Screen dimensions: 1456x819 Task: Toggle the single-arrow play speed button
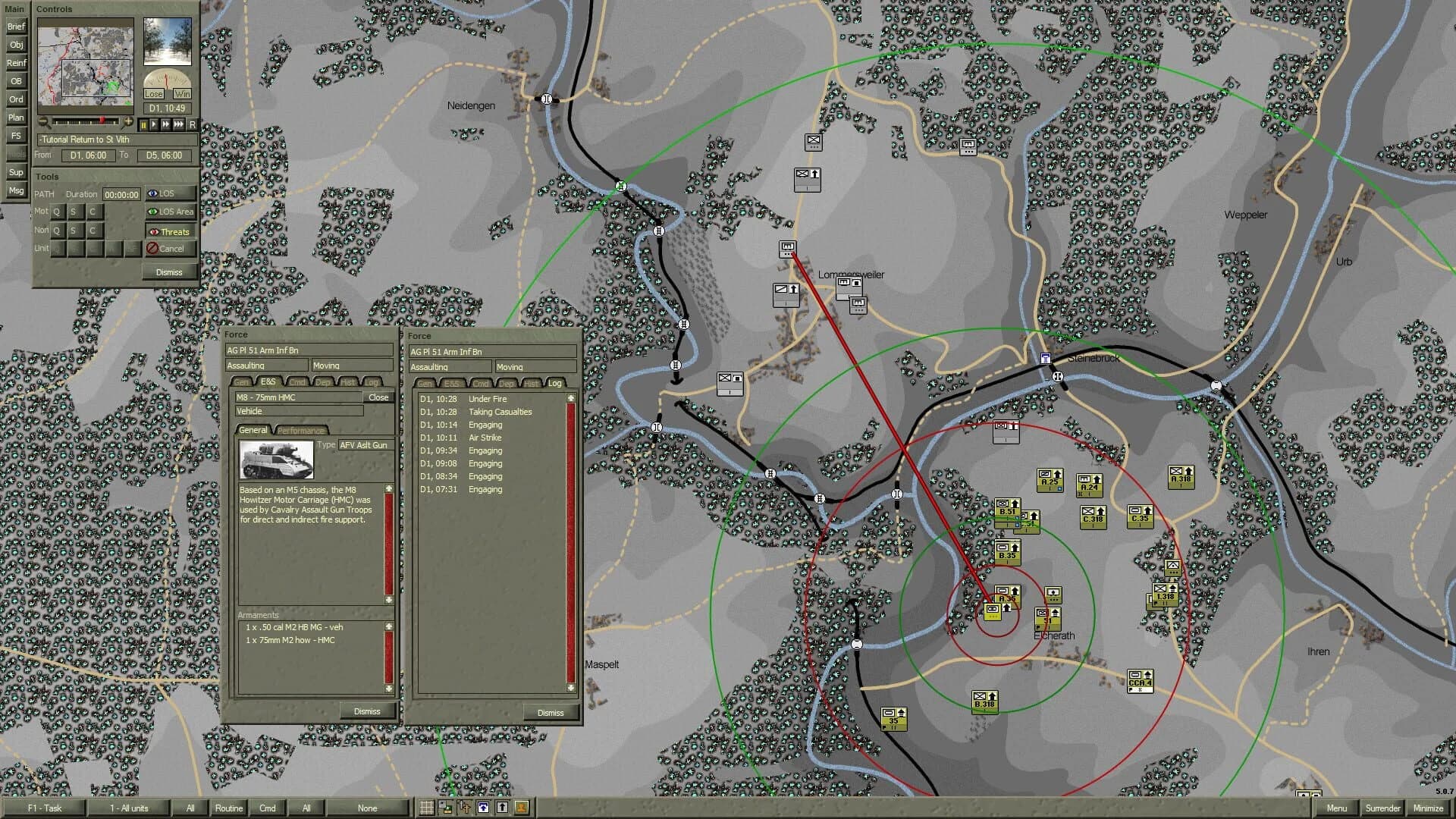coord(153,124)
